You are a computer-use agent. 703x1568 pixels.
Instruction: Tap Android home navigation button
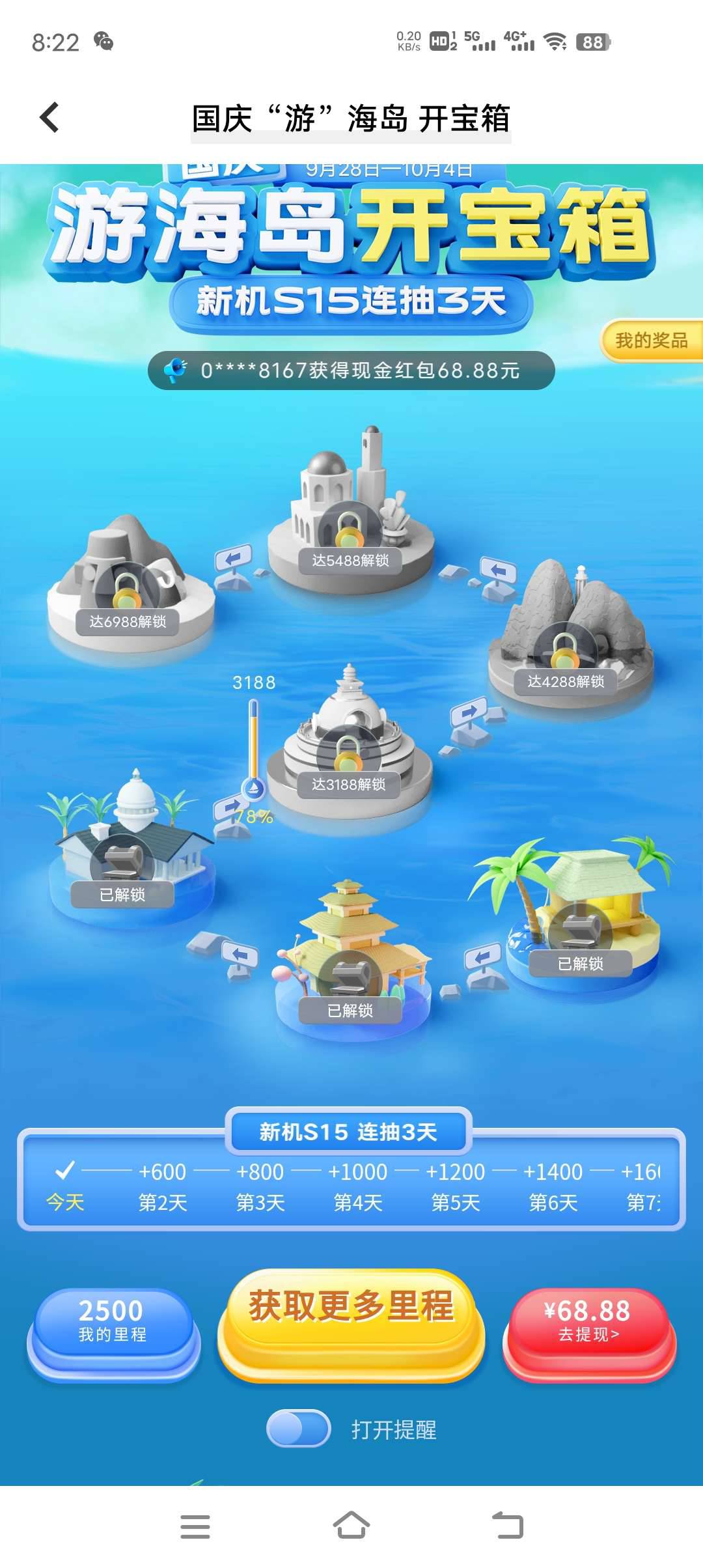point(351,1525)
